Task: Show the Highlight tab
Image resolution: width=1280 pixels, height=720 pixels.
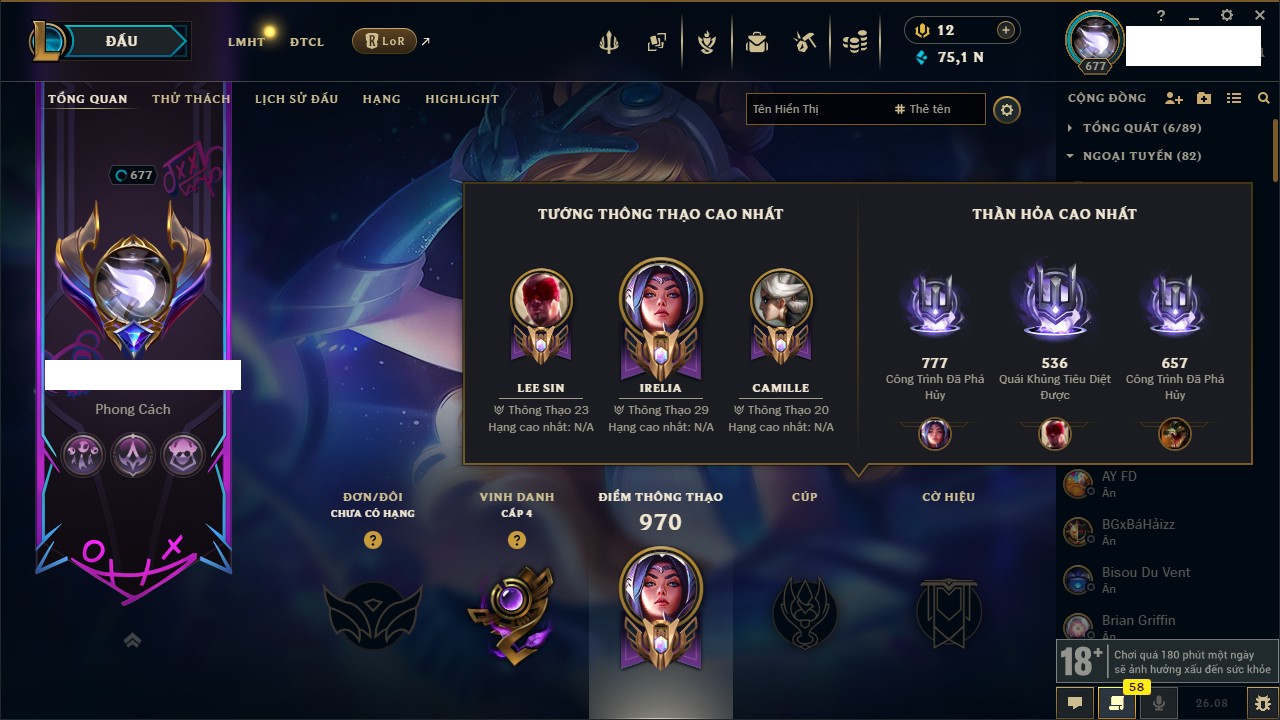Action: 461,99
